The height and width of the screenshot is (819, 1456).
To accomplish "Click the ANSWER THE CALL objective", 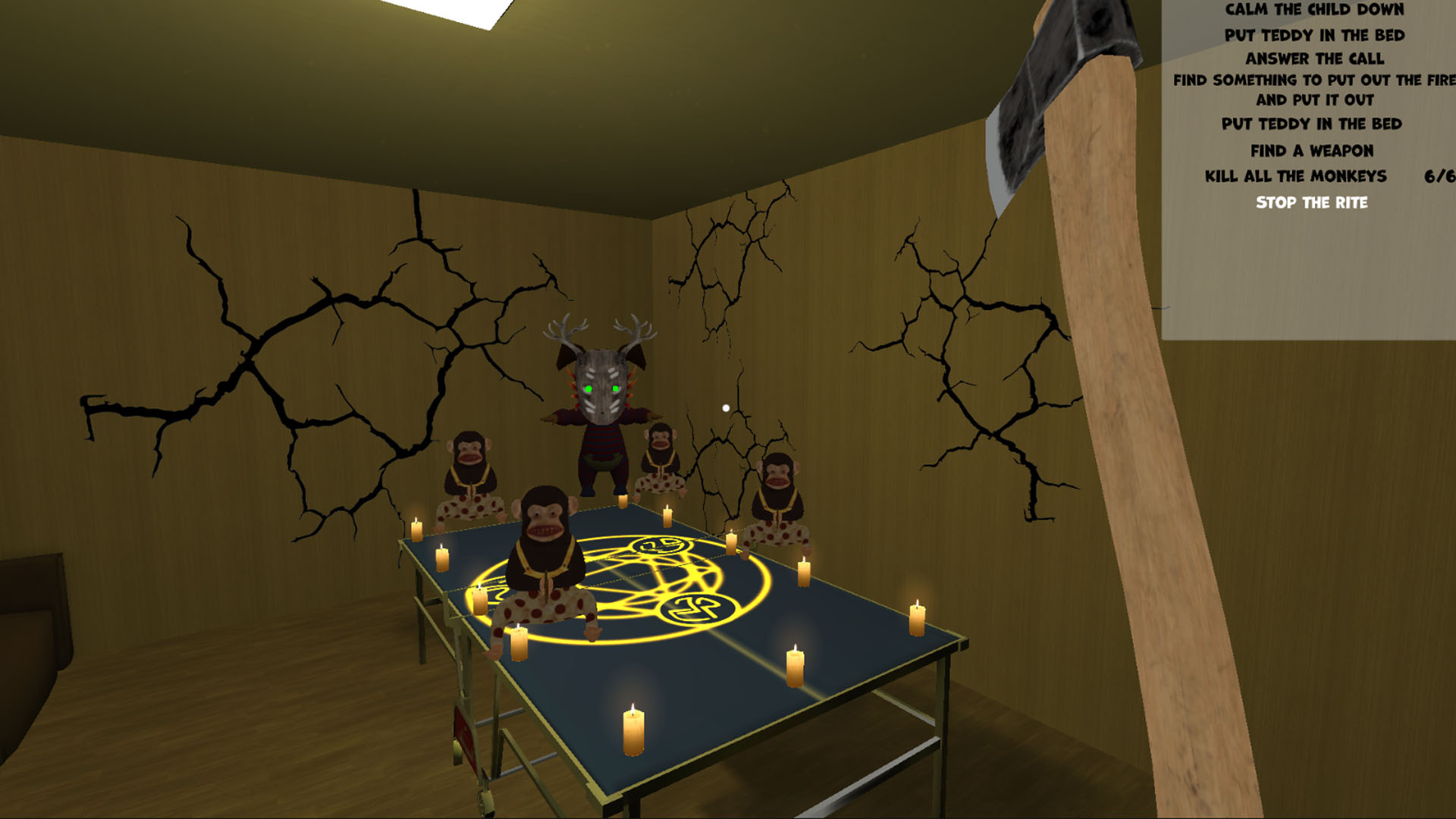I will click(1316, 58).
